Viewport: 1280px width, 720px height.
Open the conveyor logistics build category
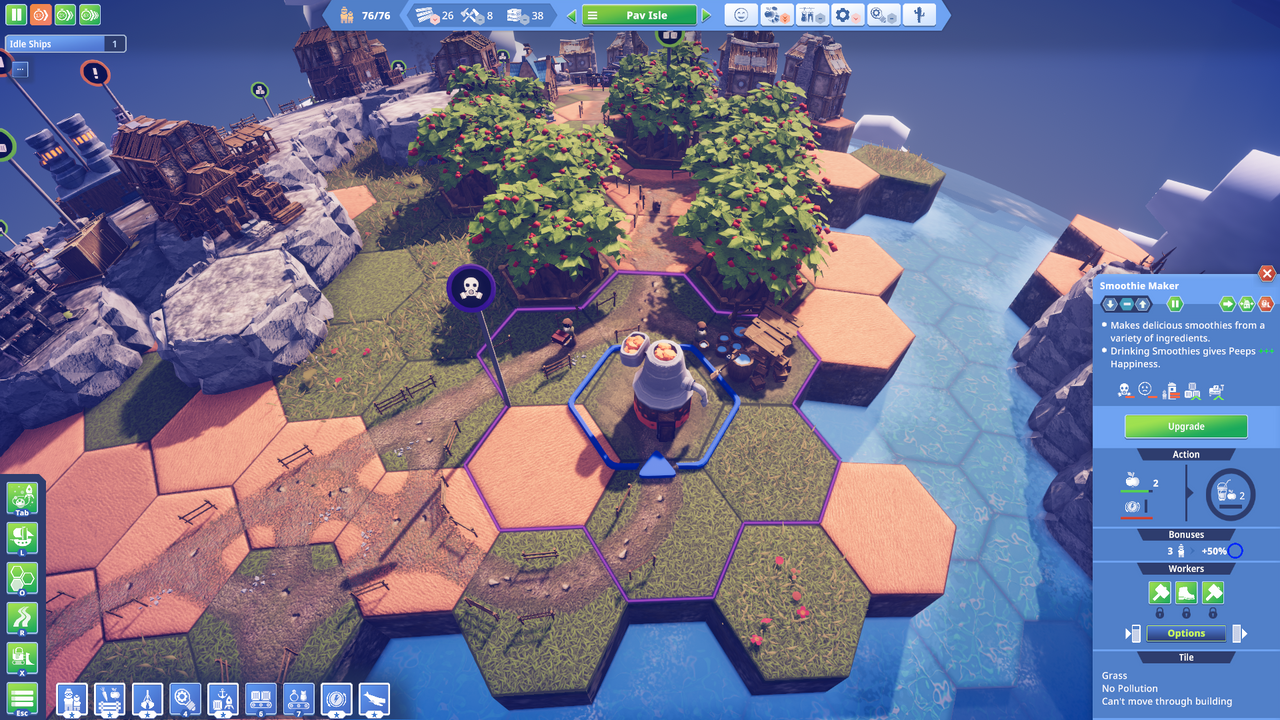point(261,700)
